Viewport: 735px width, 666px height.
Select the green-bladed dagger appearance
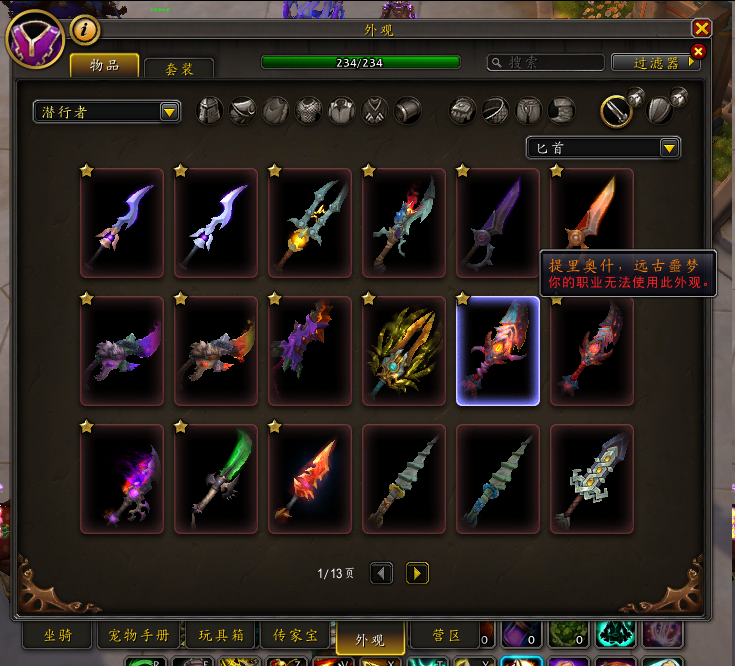click(x=216, y=478)
